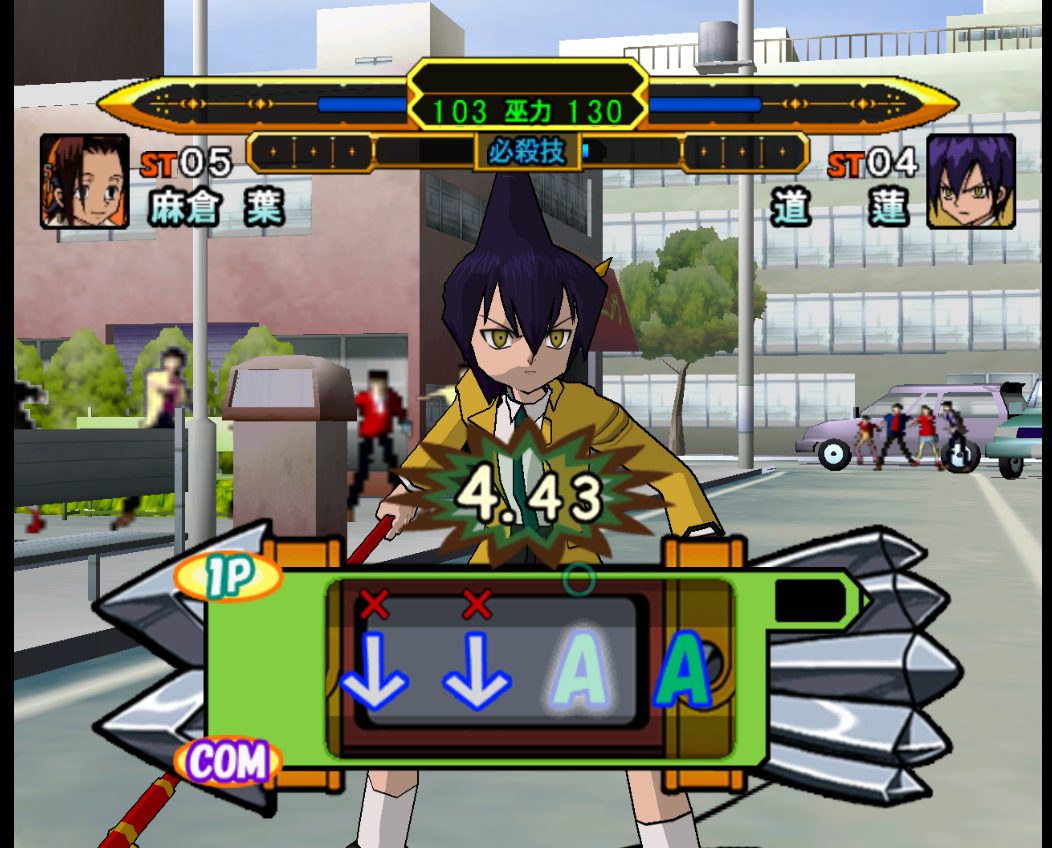Click the 1P player badge
Viewport: 1052px width, 848px height.
click(227, 578)
